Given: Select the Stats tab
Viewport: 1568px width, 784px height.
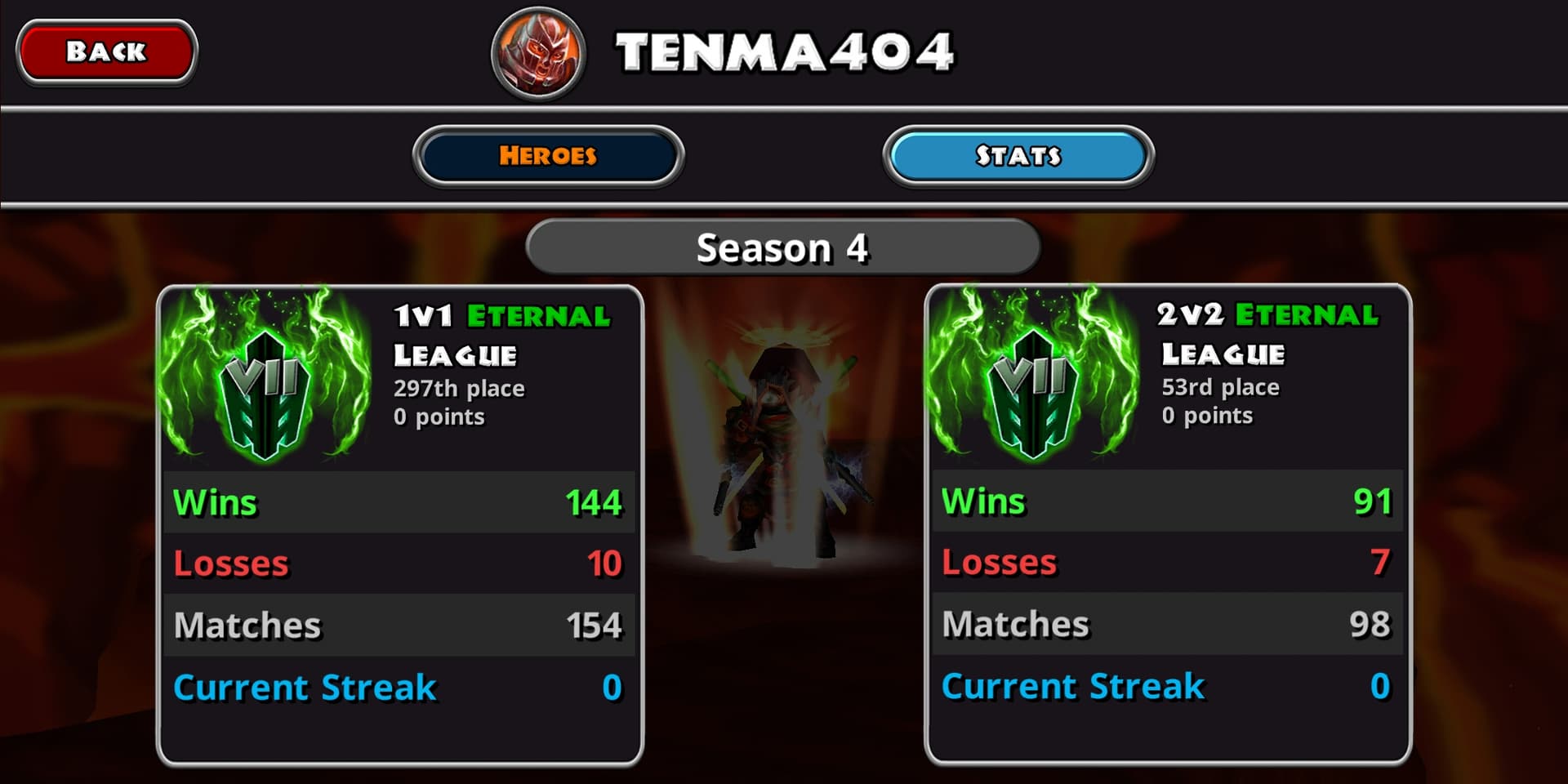Looking at the screenshot, I should [x=1018, y=156].
